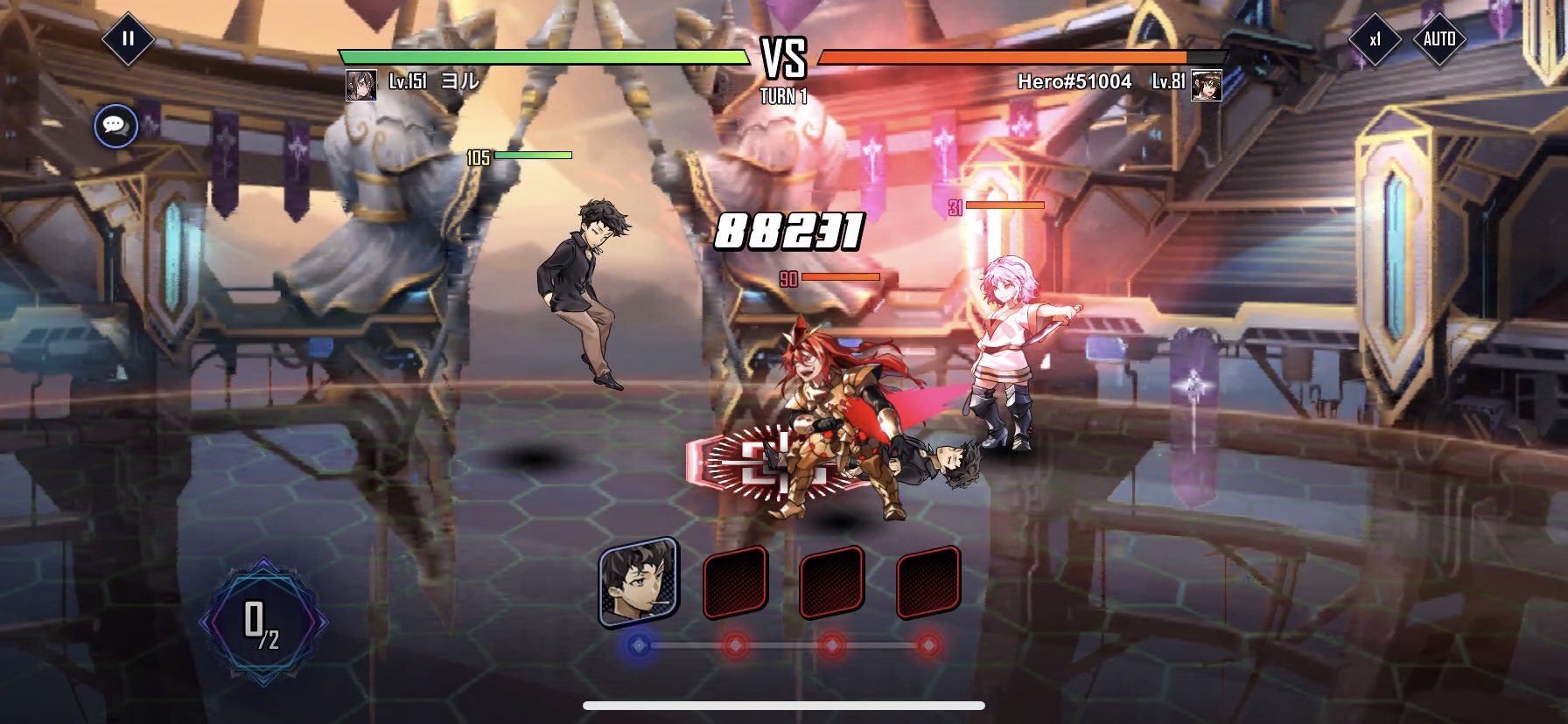Tap the Lv.151 player avatar portrait
1568x724 pixels.
point(360,85)
